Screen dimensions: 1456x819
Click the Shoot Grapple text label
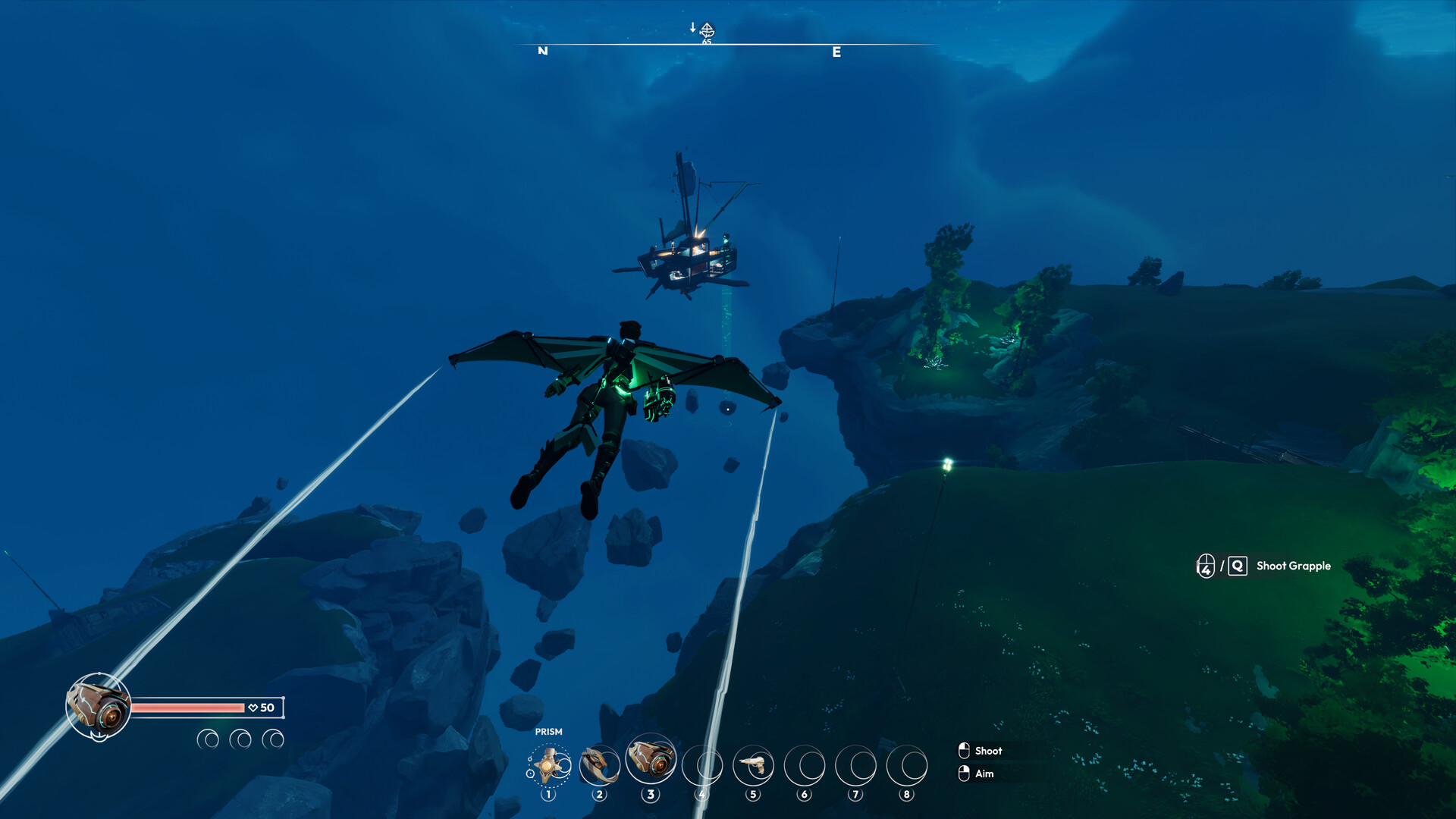(1293, 566)
